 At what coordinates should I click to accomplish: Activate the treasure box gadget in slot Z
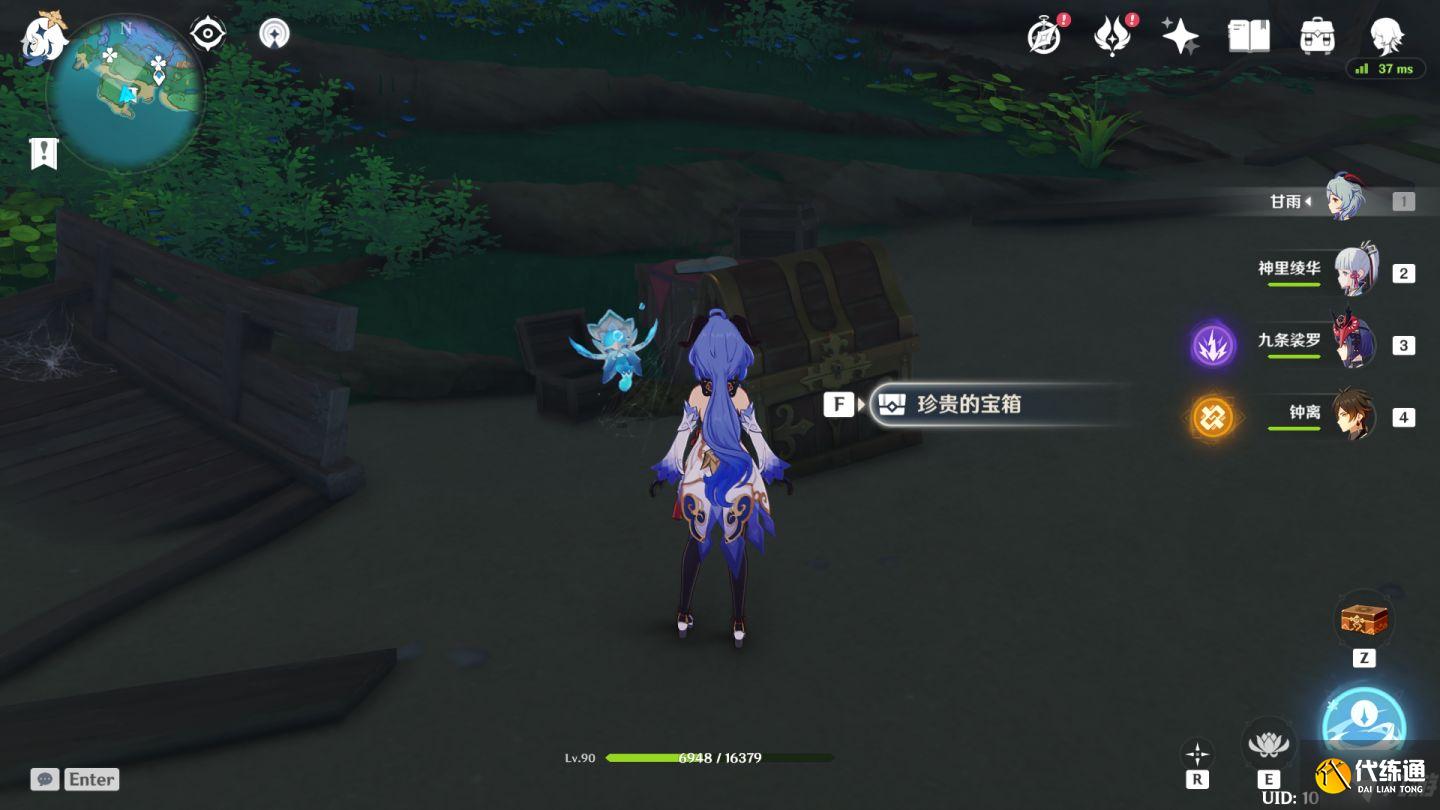click(x=1364, y=618)
